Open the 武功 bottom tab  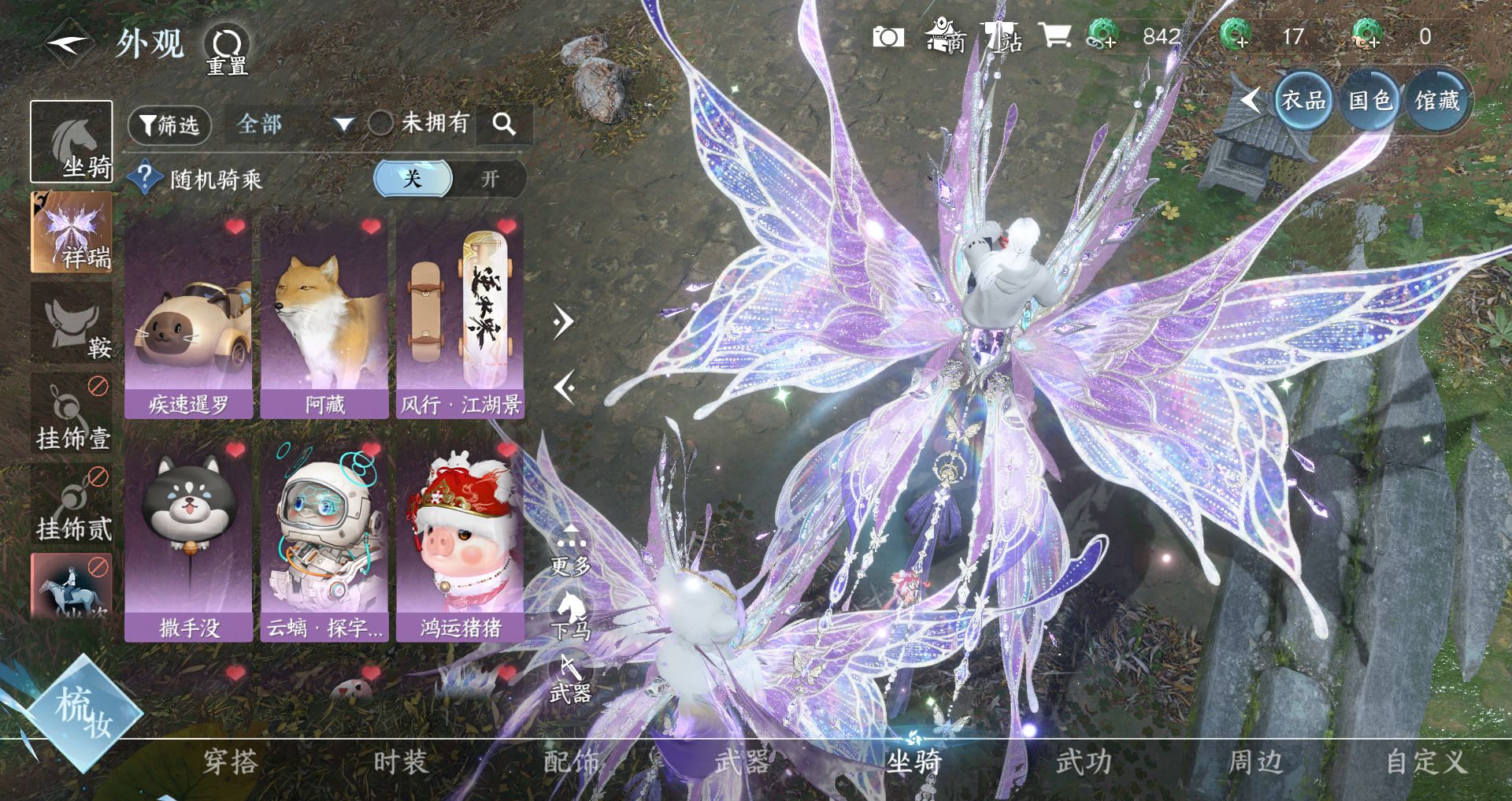[1084, 762]
